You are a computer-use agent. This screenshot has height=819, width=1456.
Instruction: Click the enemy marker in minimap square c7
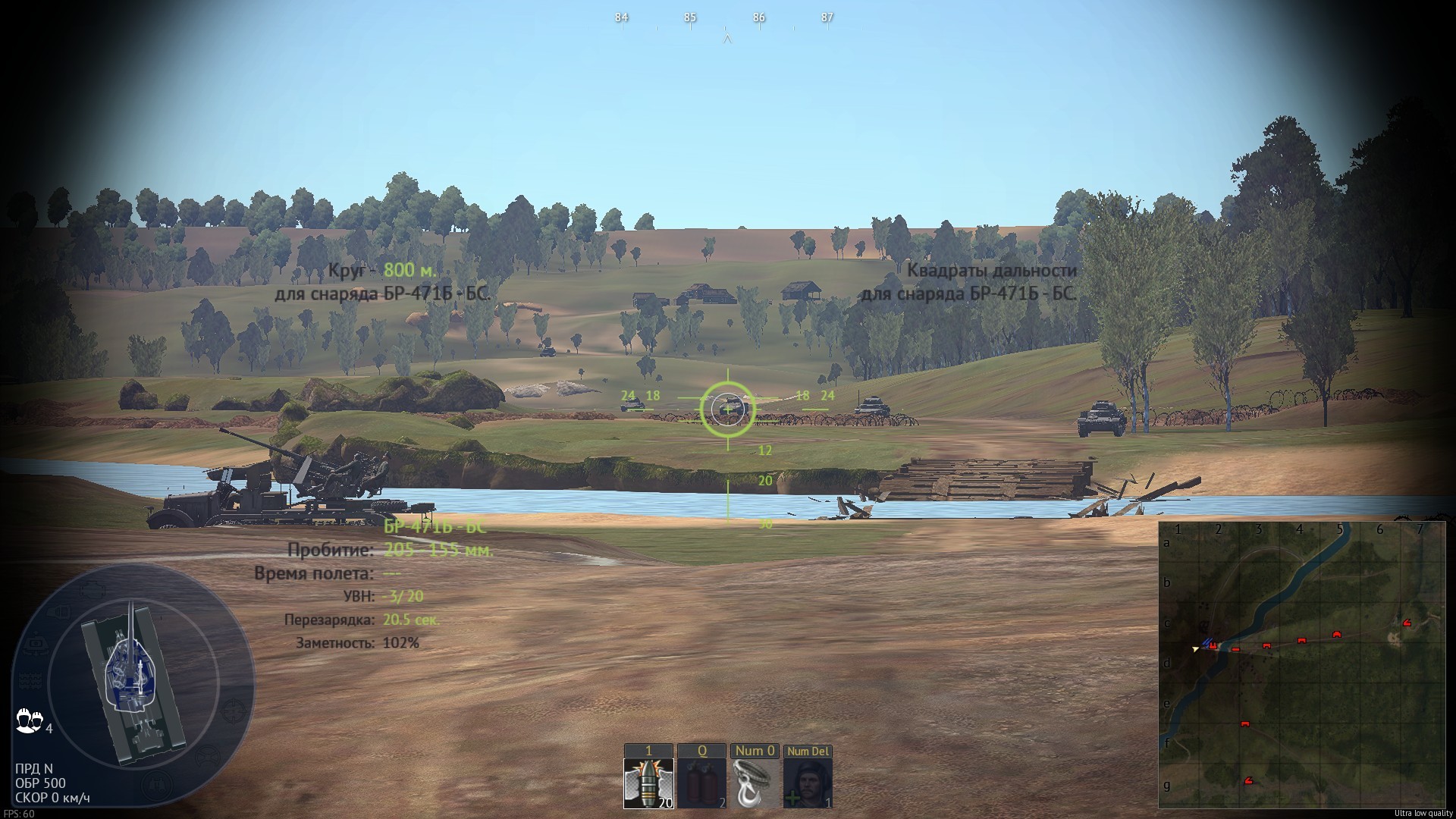(x=1407, y=622)
